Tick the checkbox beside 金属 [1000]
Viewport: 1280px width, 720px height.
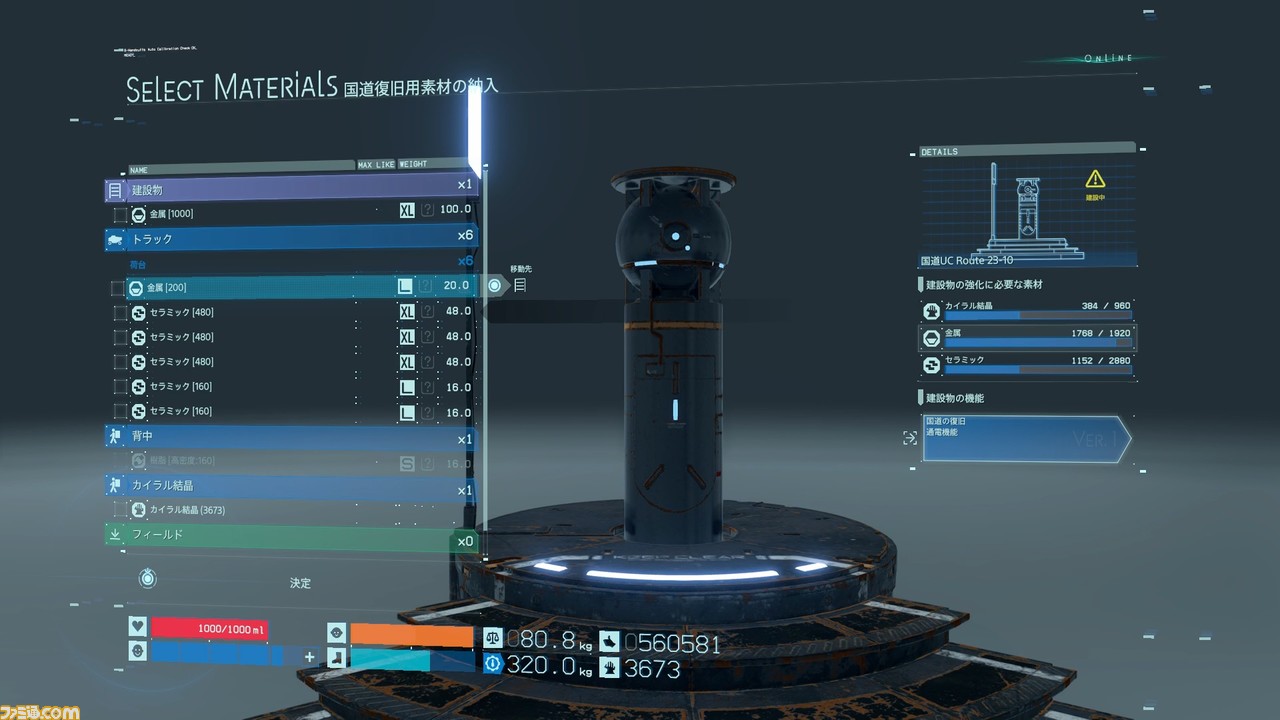(120, 214)
